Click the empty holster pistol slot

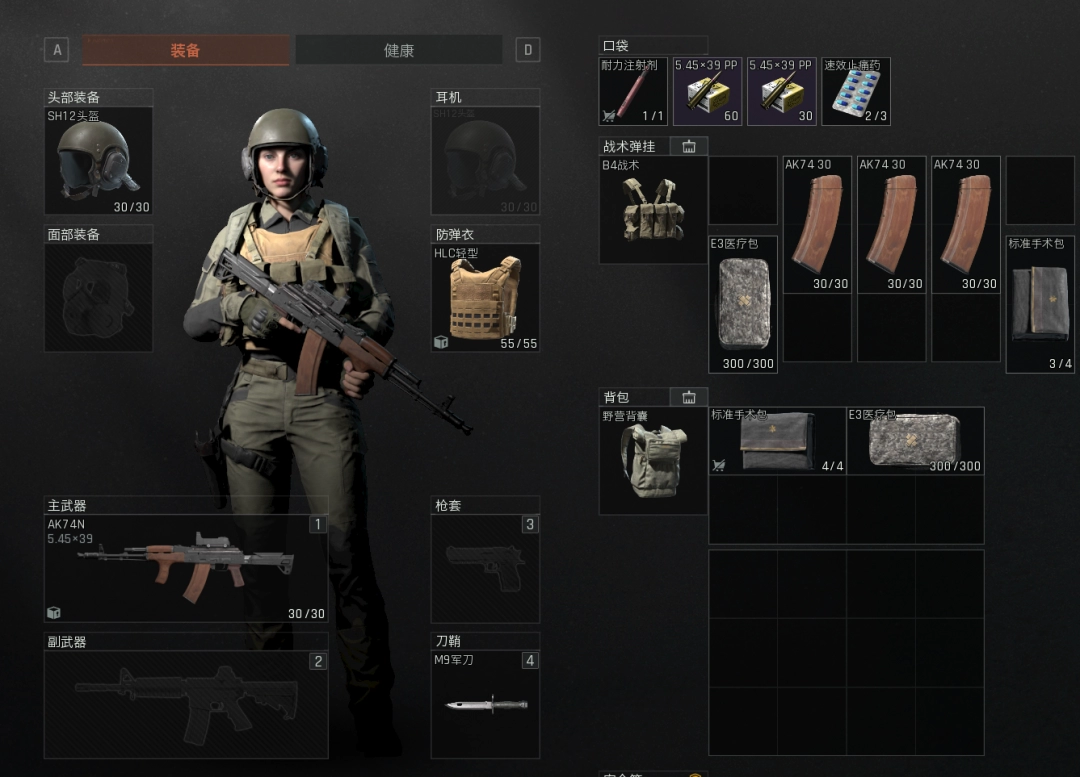point(485,568)
